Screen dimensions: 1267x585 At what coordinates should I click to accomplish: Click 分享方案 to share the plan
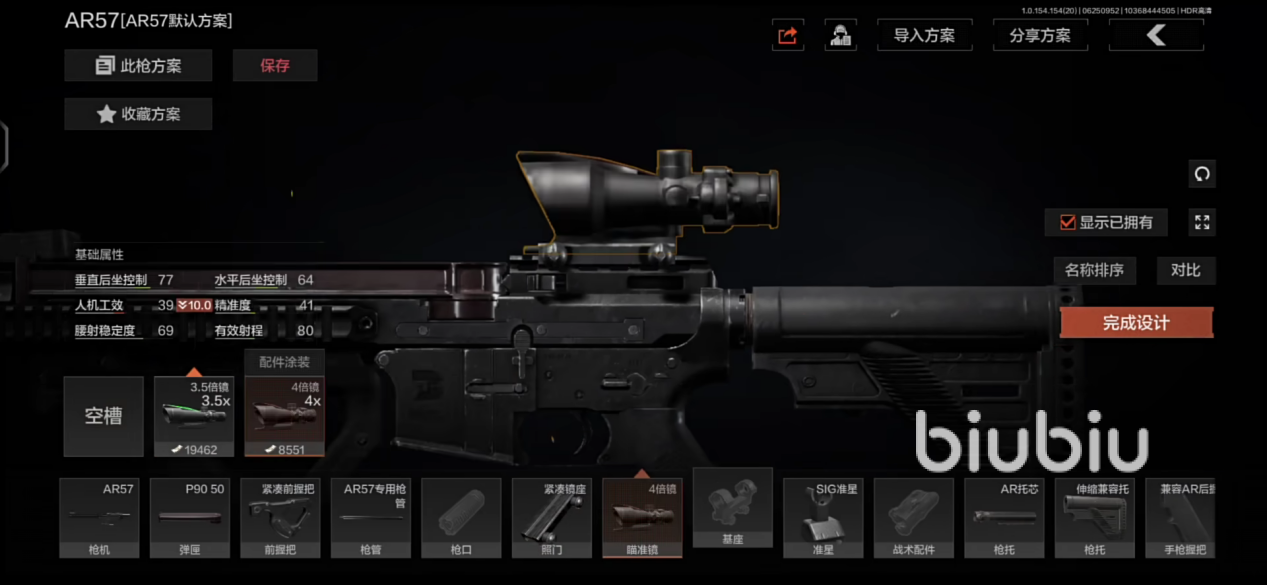click(x=1040, y=35)
